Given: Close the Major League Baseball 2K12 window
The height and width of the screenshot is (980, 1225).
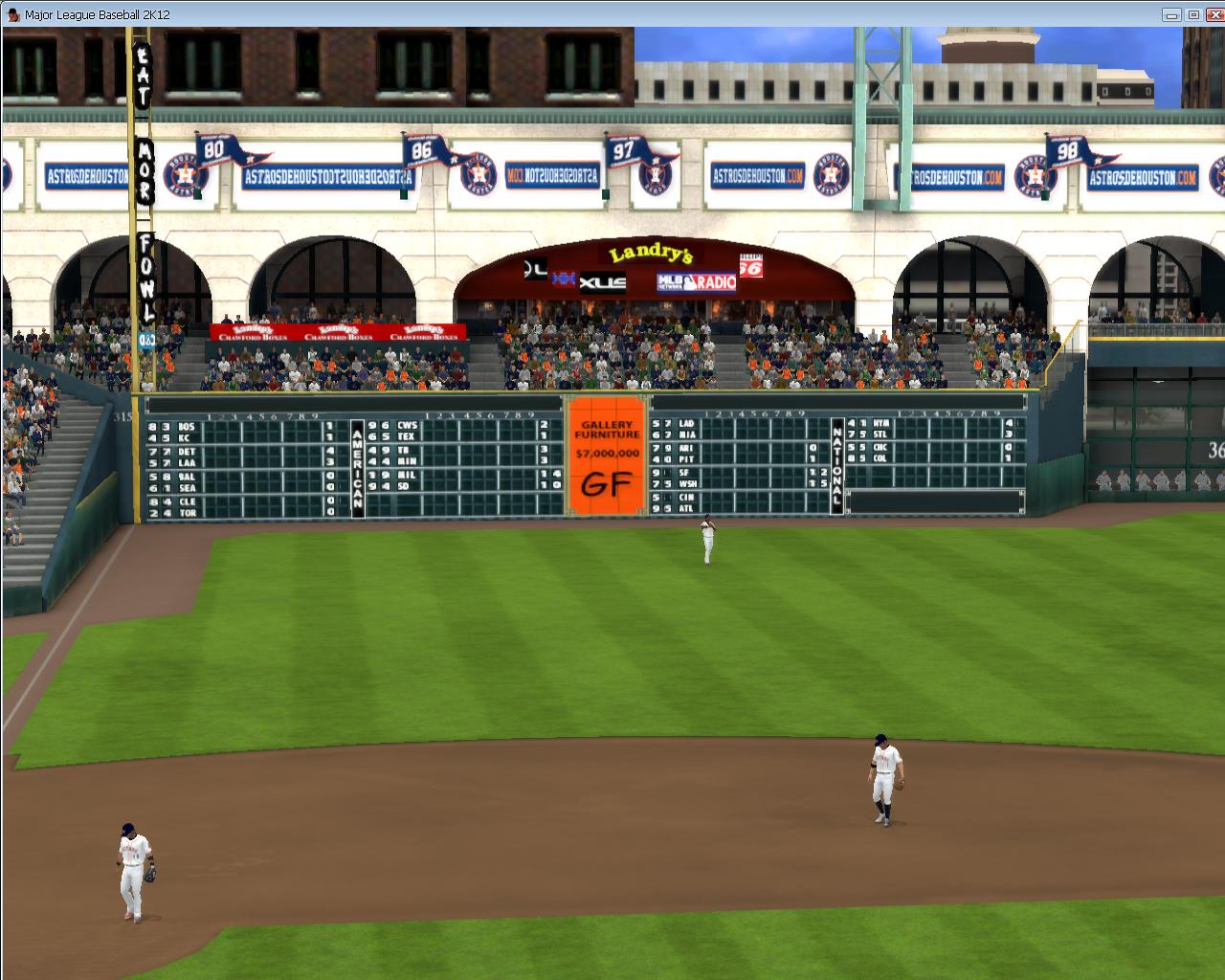Looking at the screenshot, I should tap(1213, 14).
